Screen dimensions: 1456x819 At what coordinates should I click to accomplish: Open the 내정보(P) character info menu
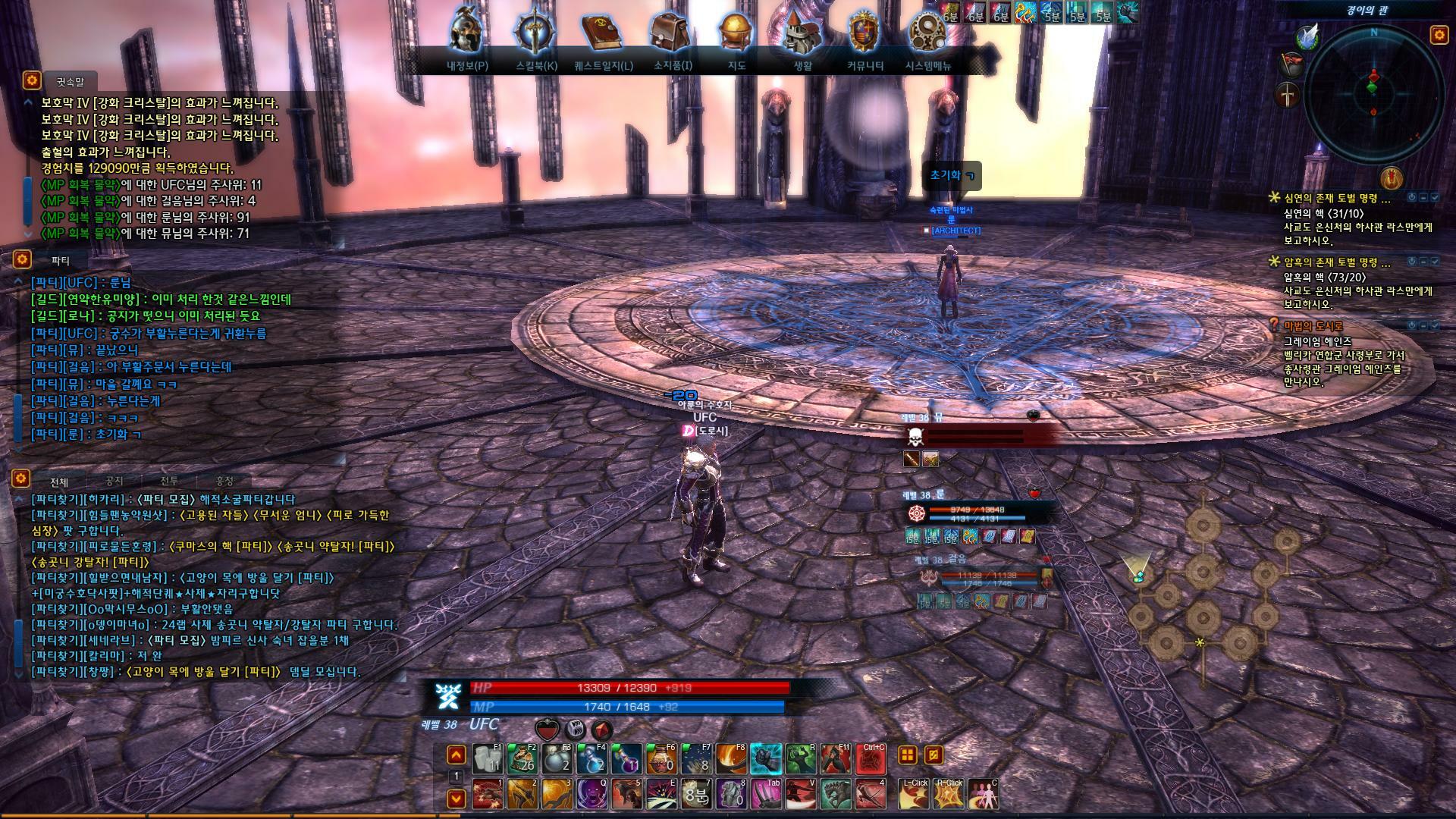467,36
